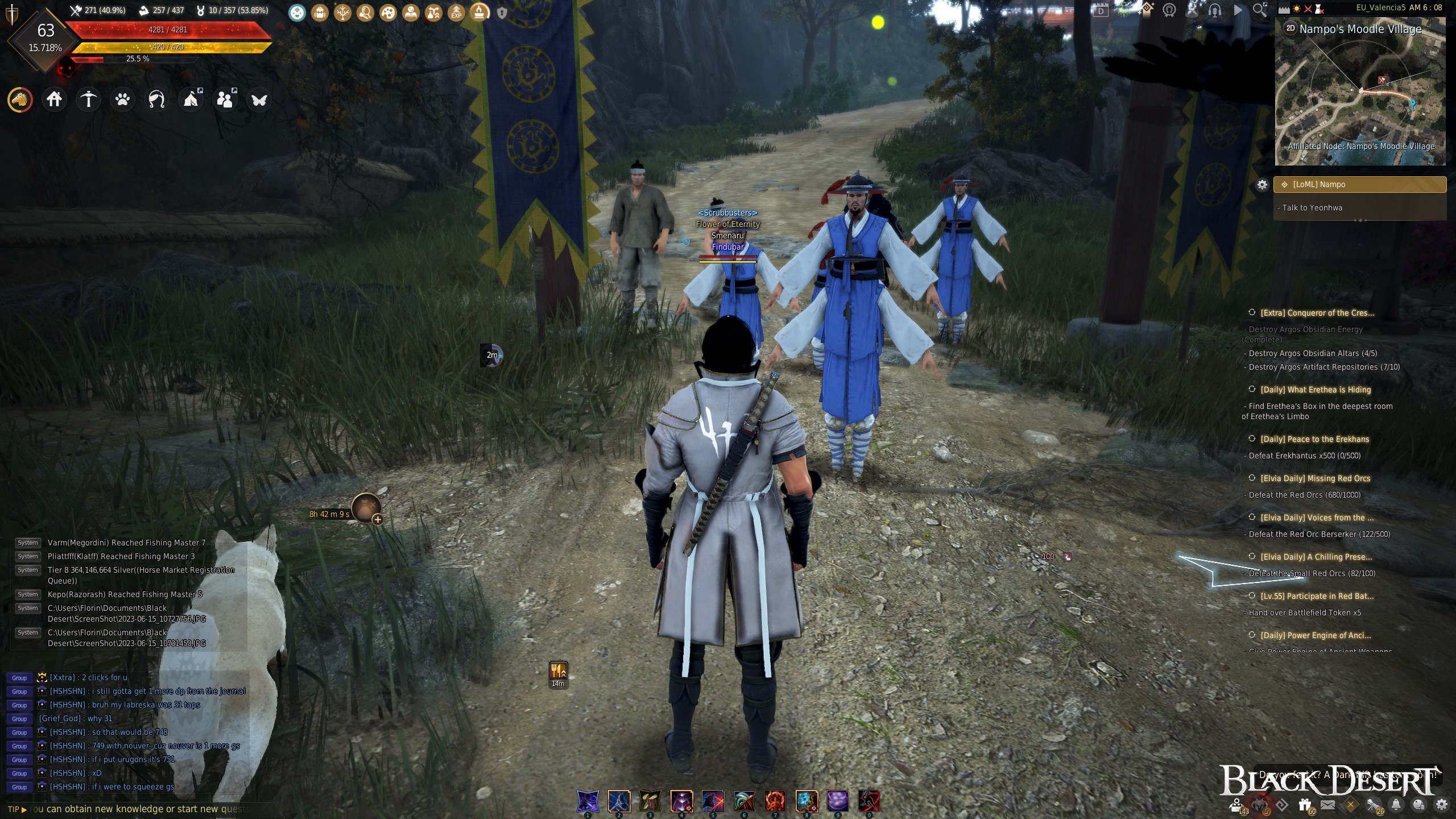Viewport: 1456px width, 819px height.
Task: Open quest widget gear beside [LoML] Nampo
Action: tap(1263, 184)
